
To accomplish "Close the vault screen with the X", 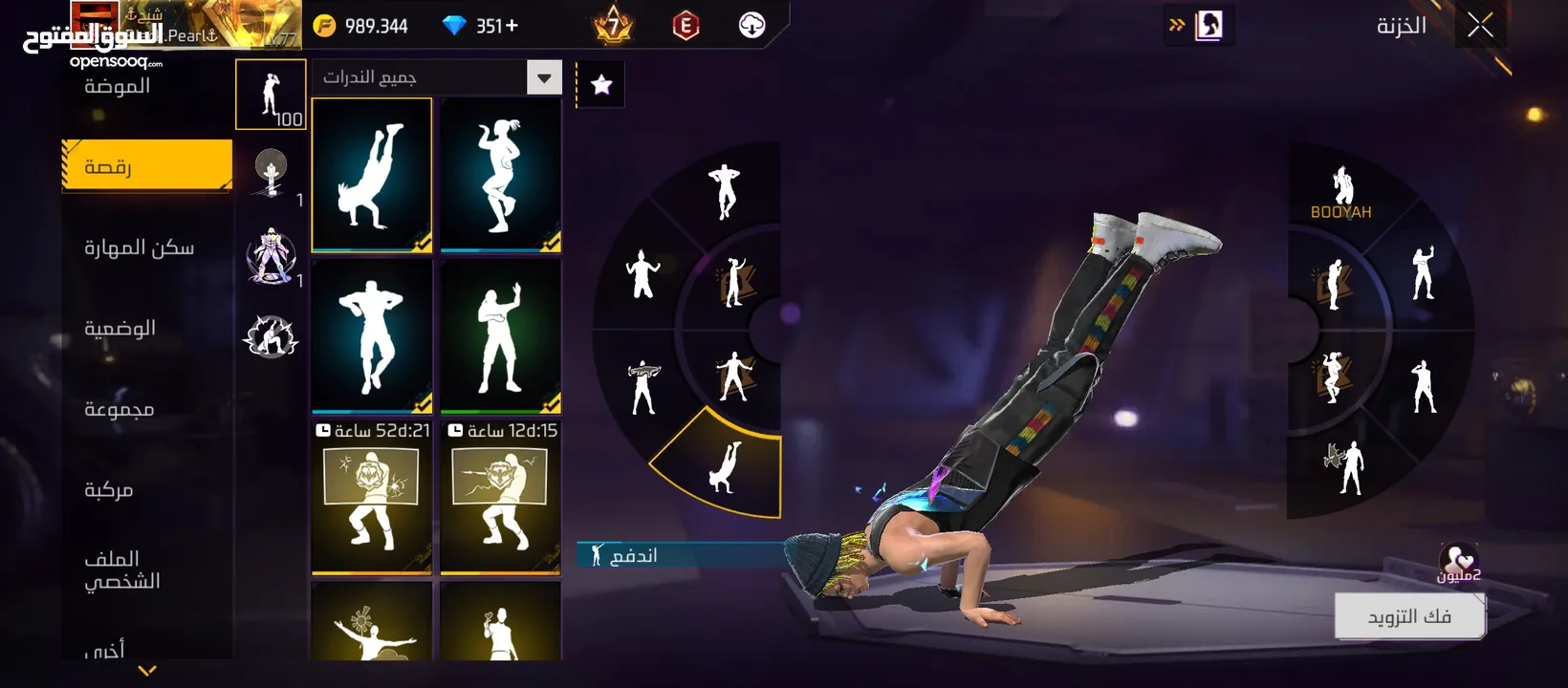I will (x=1480, y=26).
